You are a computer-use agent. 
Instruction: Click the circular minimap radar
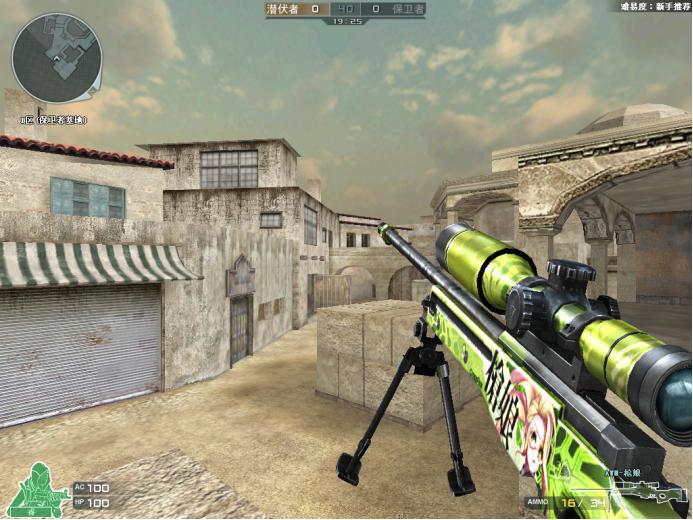tap(57, 57)
